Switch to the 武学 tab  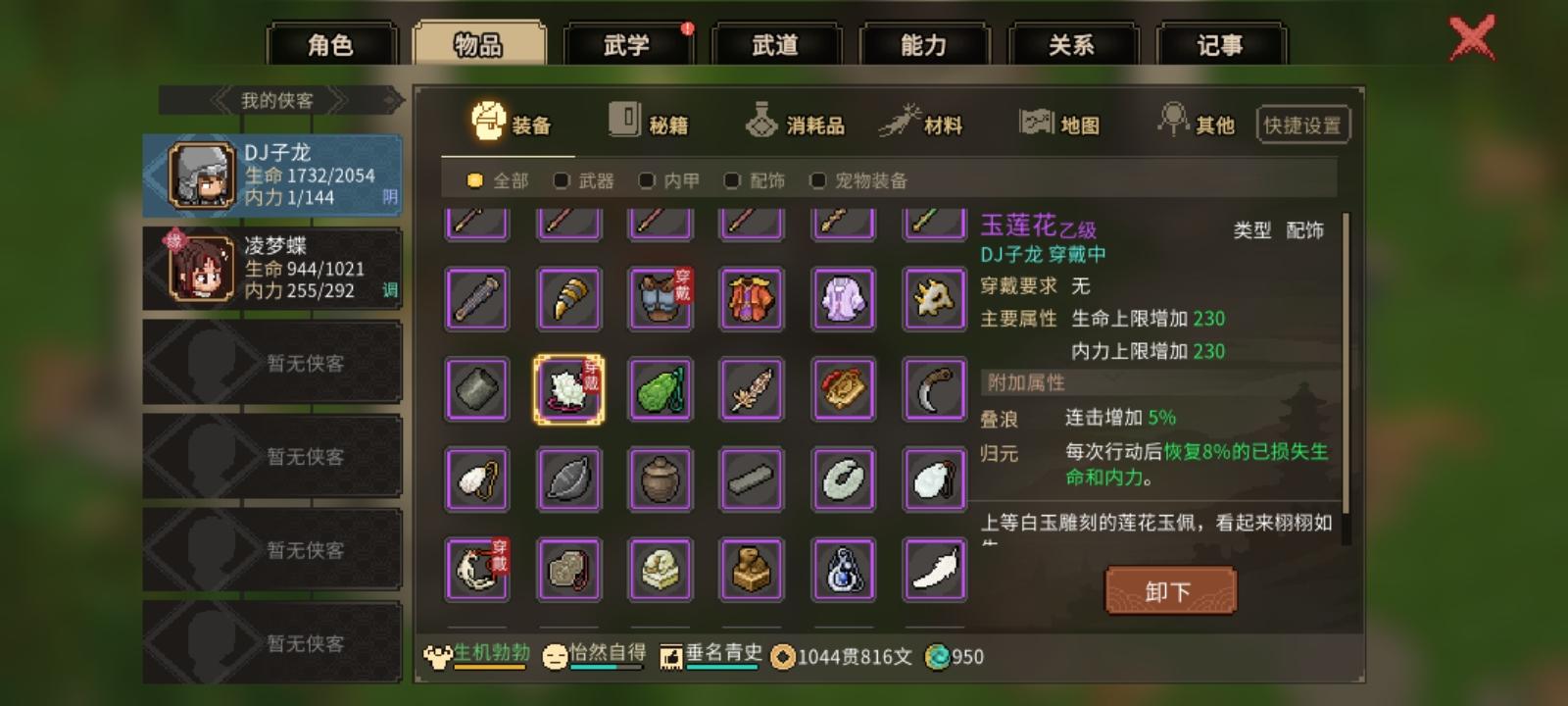627,44
